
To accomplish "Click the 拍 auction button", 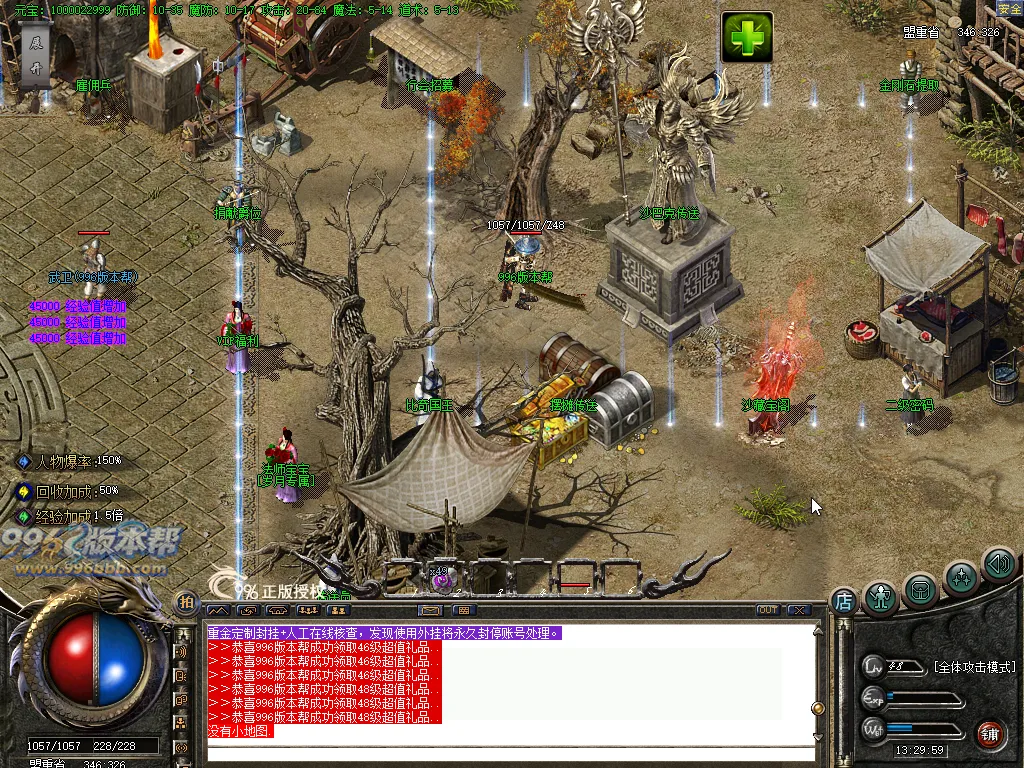I will click(186, 602).
